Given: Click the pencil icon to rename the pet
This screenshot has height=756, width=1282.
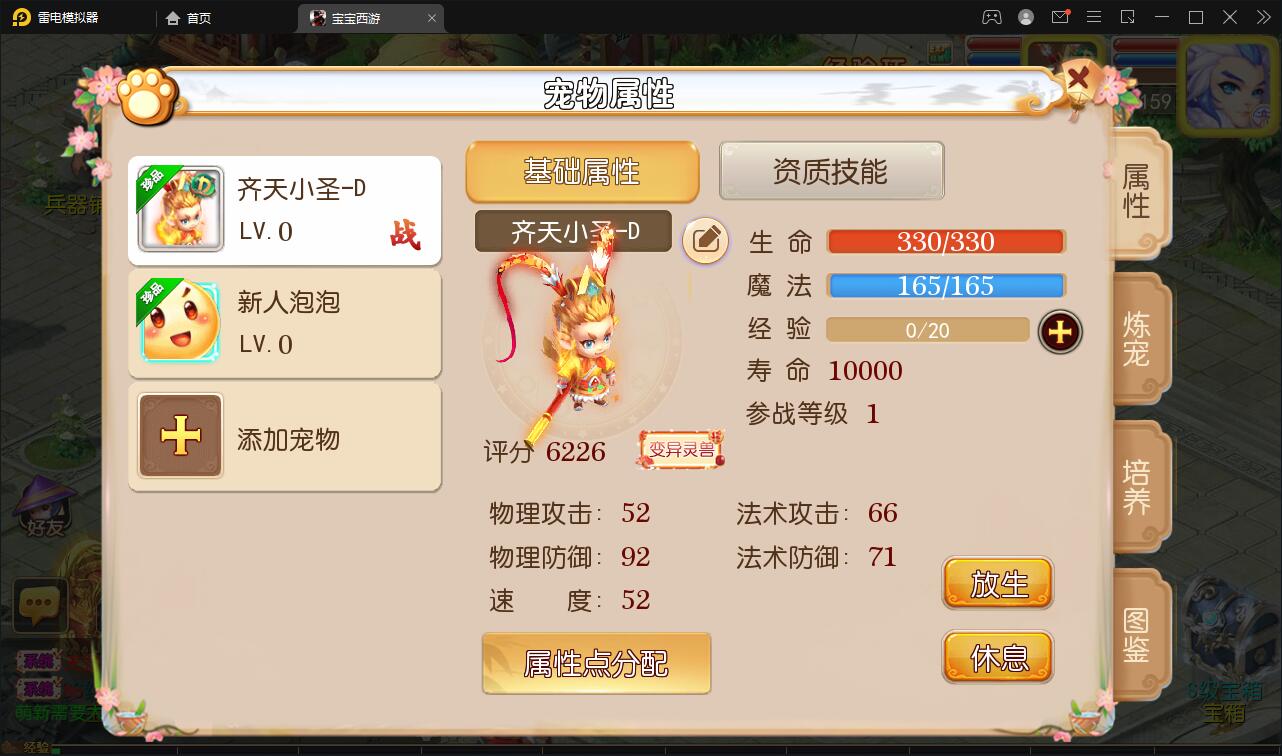Looking at the screenshot, I should pyautogui.click(x=707, y=241).
